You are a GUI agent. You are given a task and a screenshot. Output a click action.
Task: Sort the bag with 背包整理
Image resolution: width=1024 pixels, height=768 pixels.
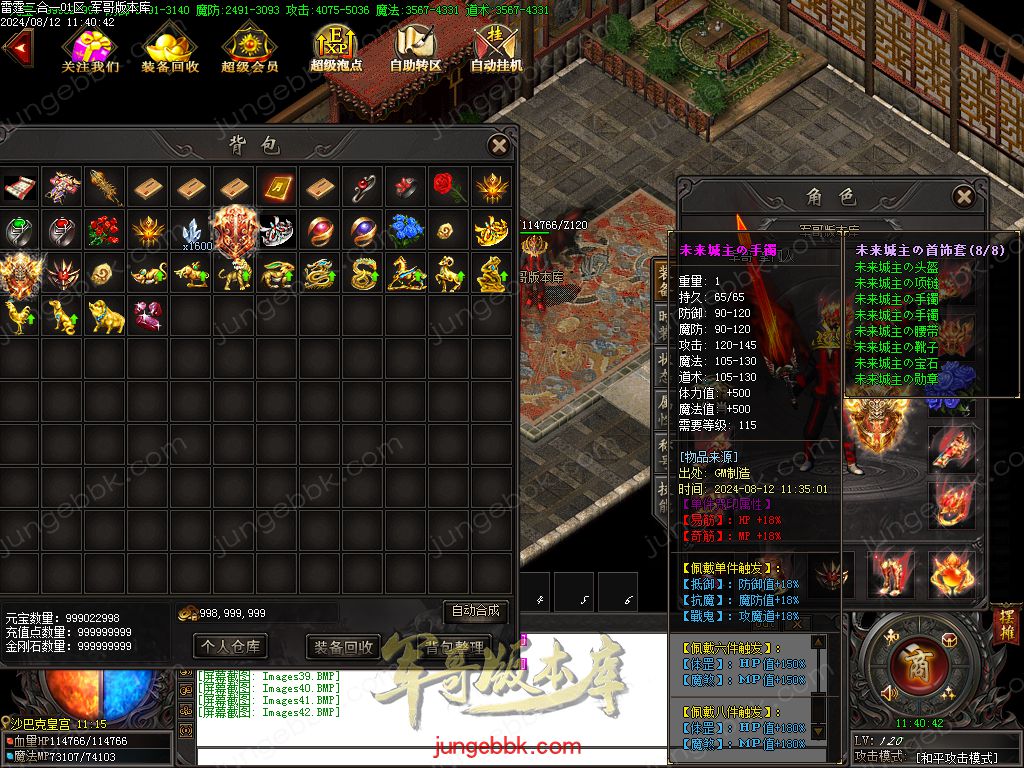(x=455, y=646)
